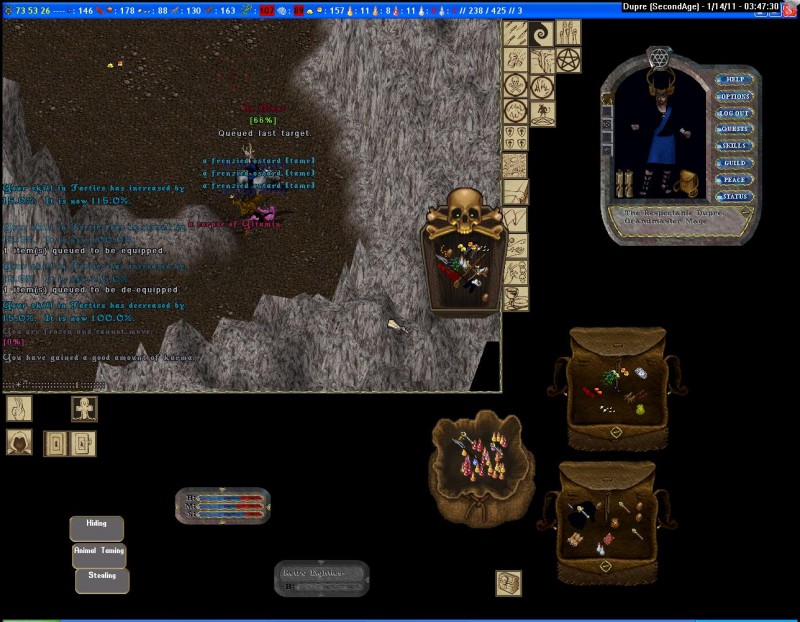Click the ankh icon
The image size is (800, 622).
[x=84, y=408]
